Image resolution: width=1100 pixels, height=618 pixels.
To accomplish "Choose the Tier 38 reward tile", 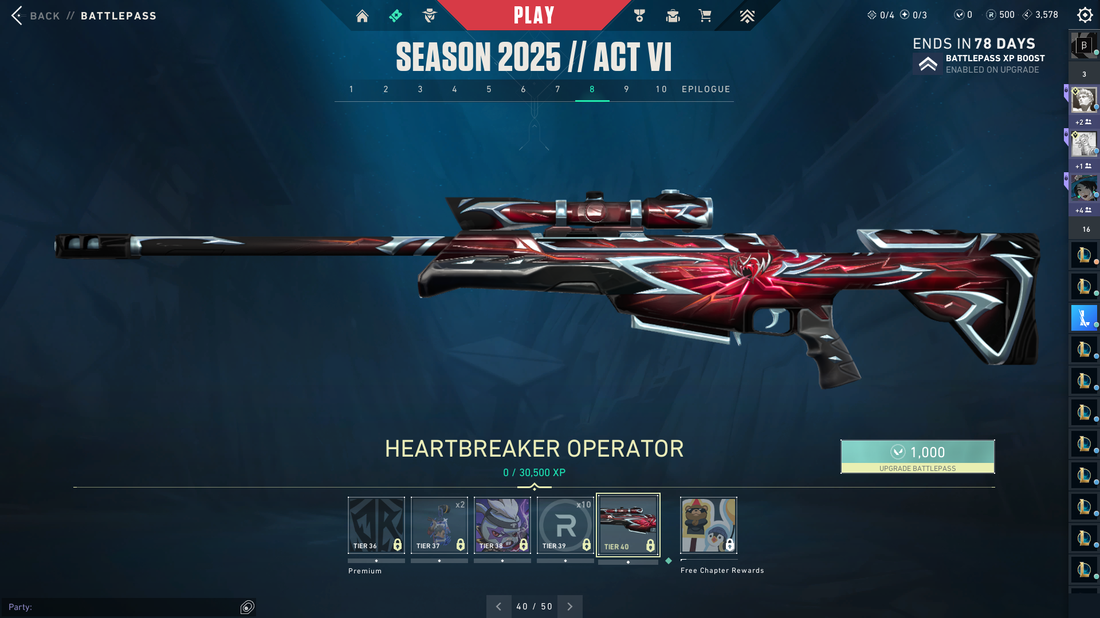I will pyautogui.click(x=502, y=526).
